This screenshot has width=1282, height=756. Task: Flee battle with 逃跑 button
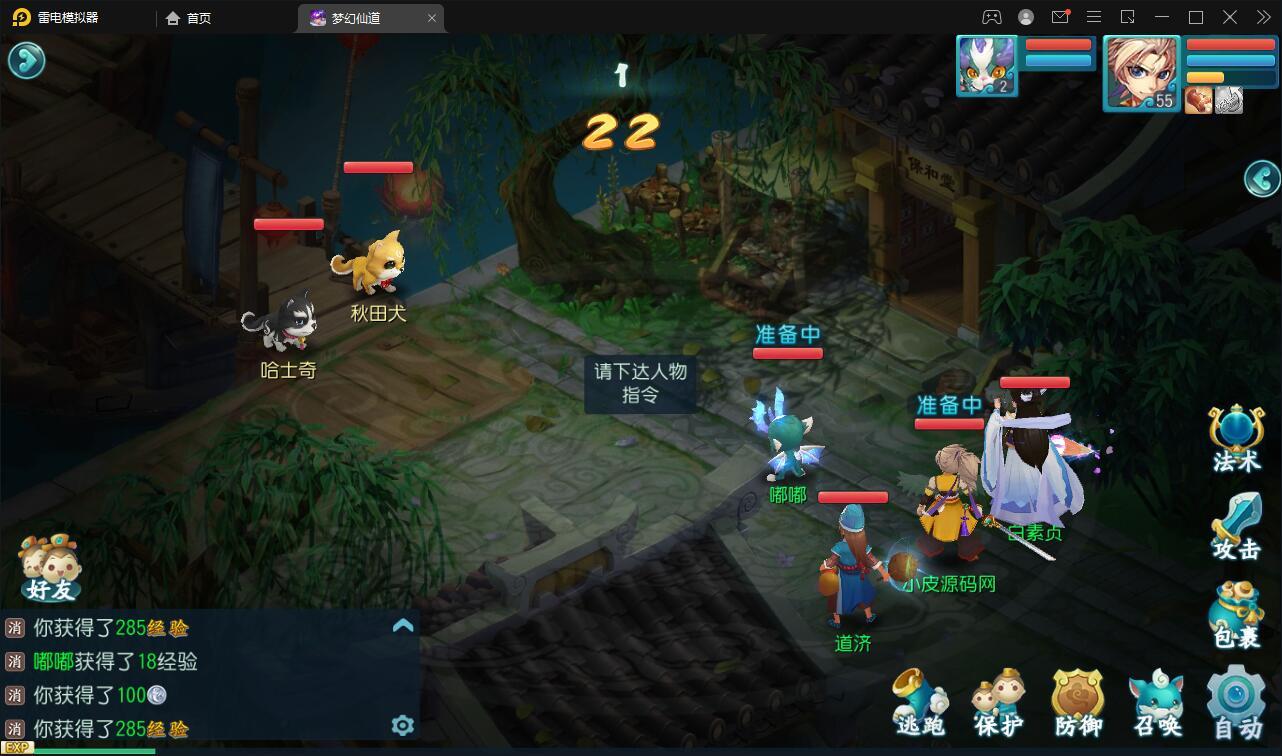click(x=920, y=703)
